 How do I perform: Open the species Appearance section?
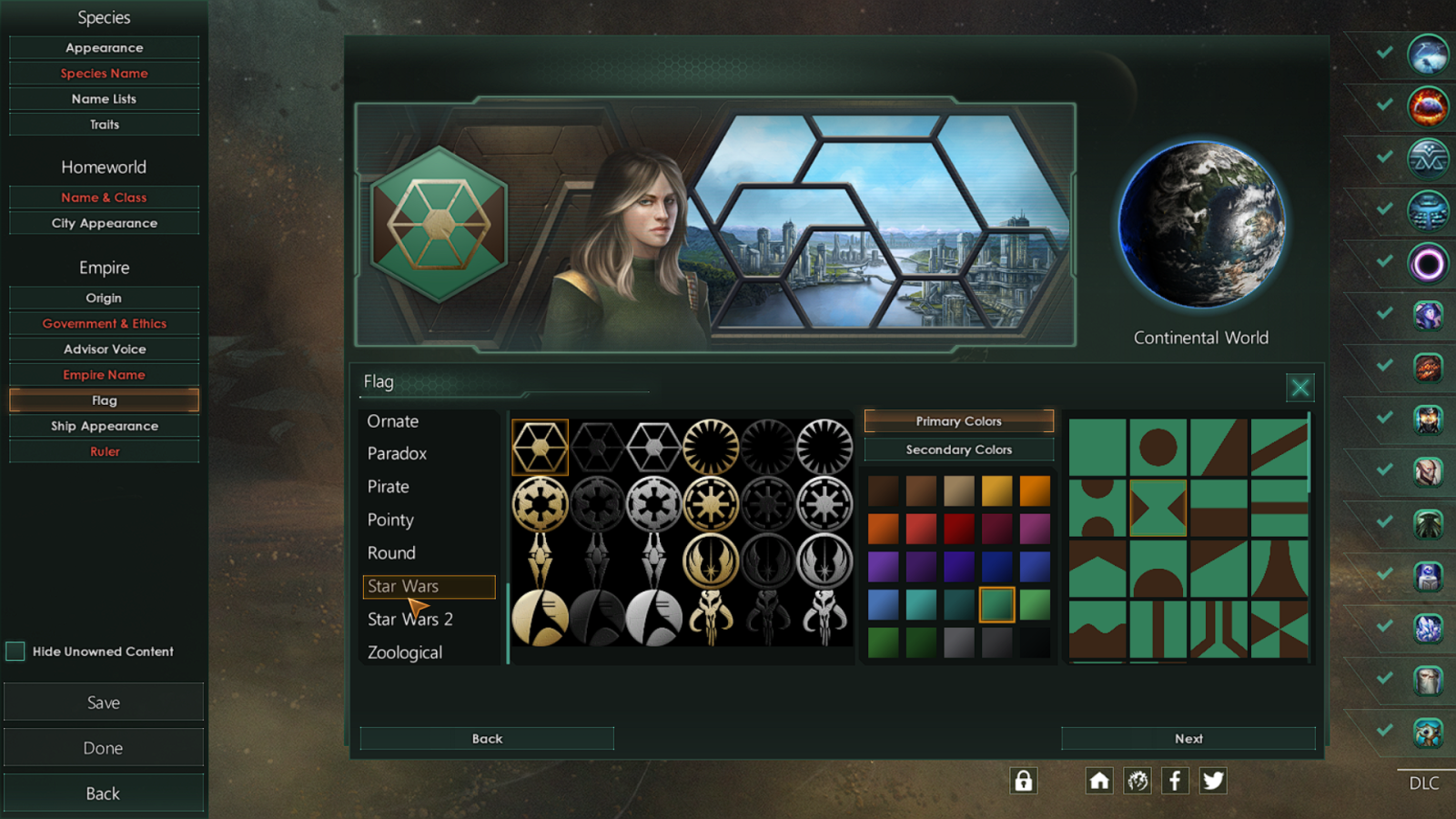(x=104, y=47)
